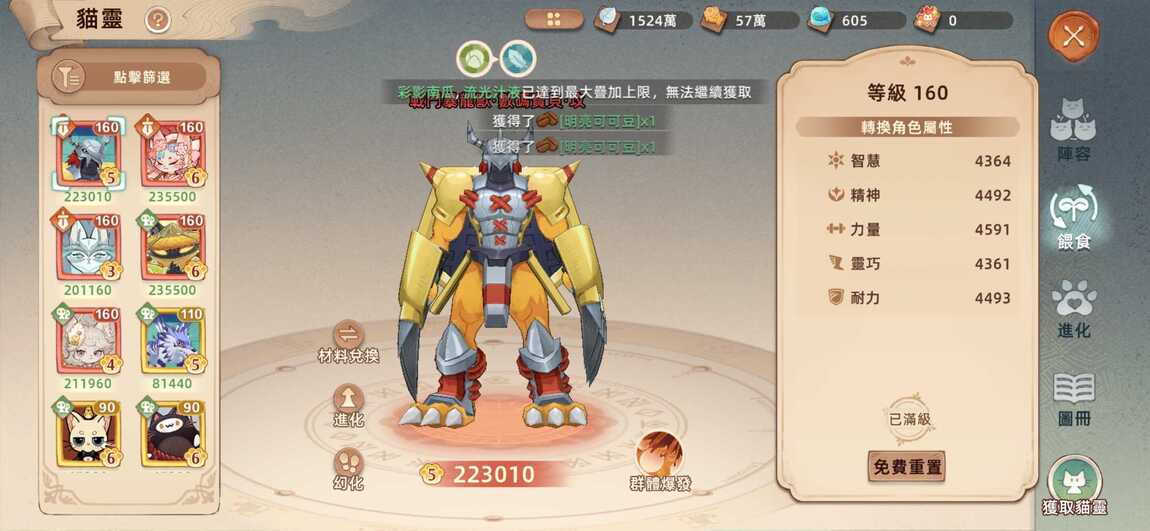Viewport: 1150px width, 531px height.
Task: Select the cat spirit with power 201160
Action: point(88,248)
